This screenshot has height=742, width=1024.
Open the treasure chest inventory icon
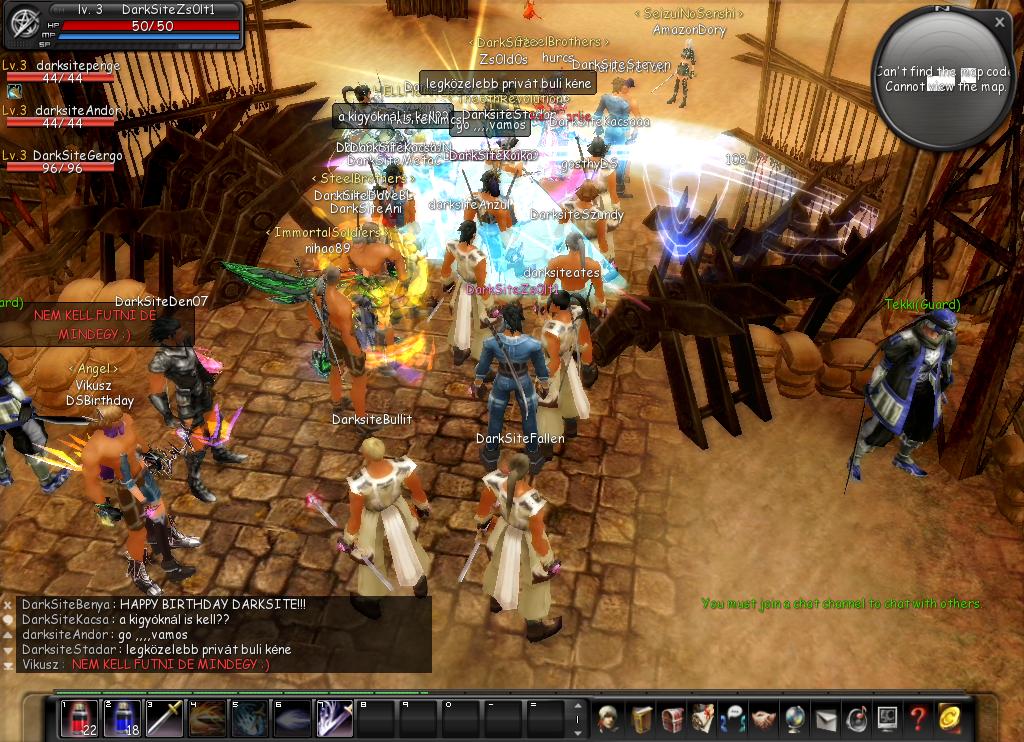tap(671, 718)
